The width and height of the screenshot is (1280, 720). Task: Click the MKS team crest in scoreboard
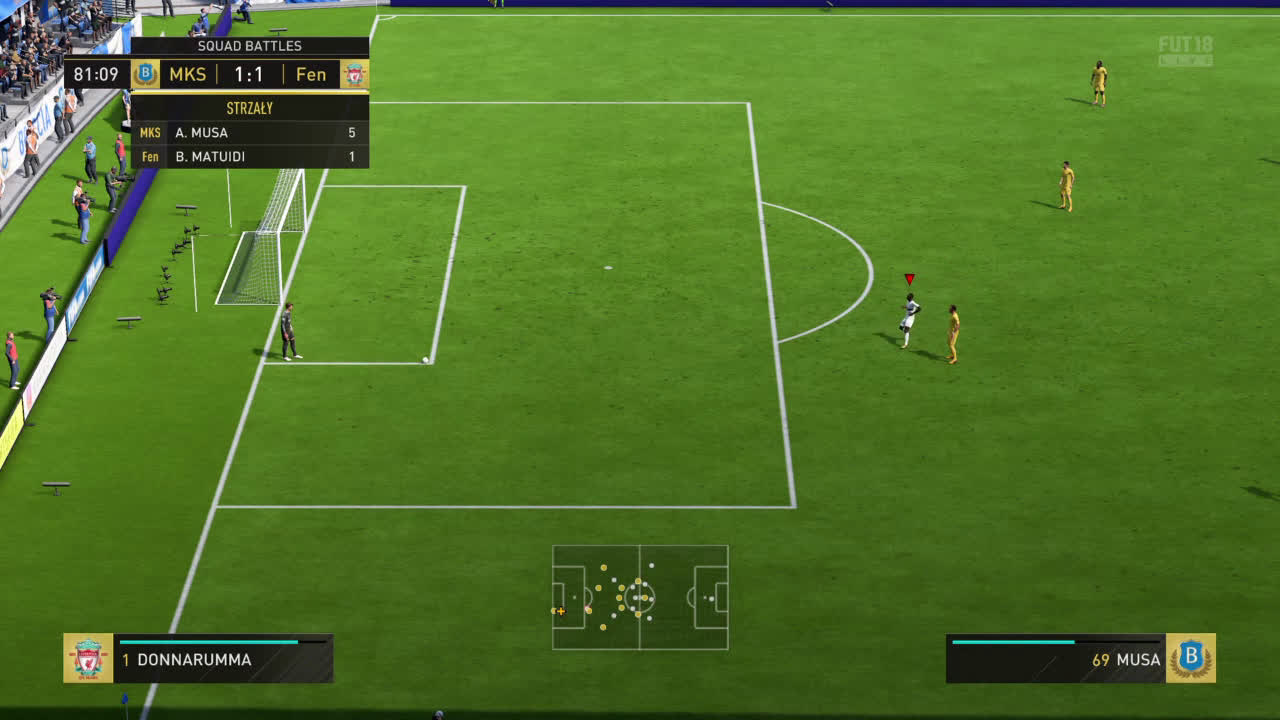(x=146, y=74)
